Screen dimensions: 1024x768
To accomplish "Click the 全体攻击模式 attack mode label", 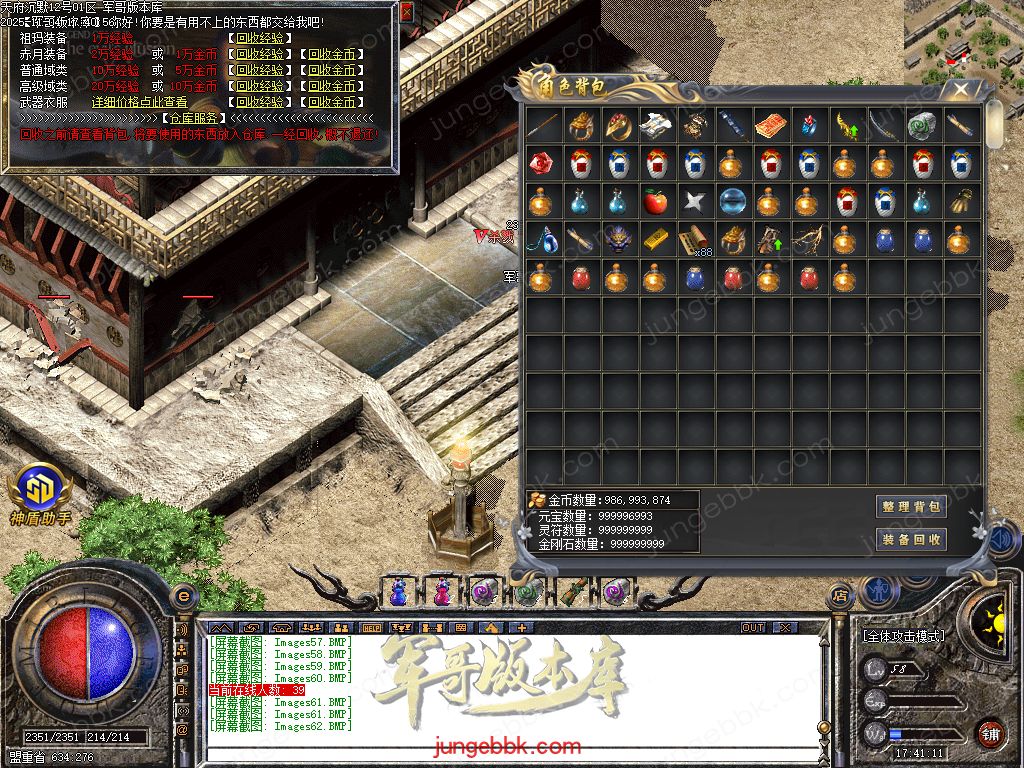I will pos(903,635).
